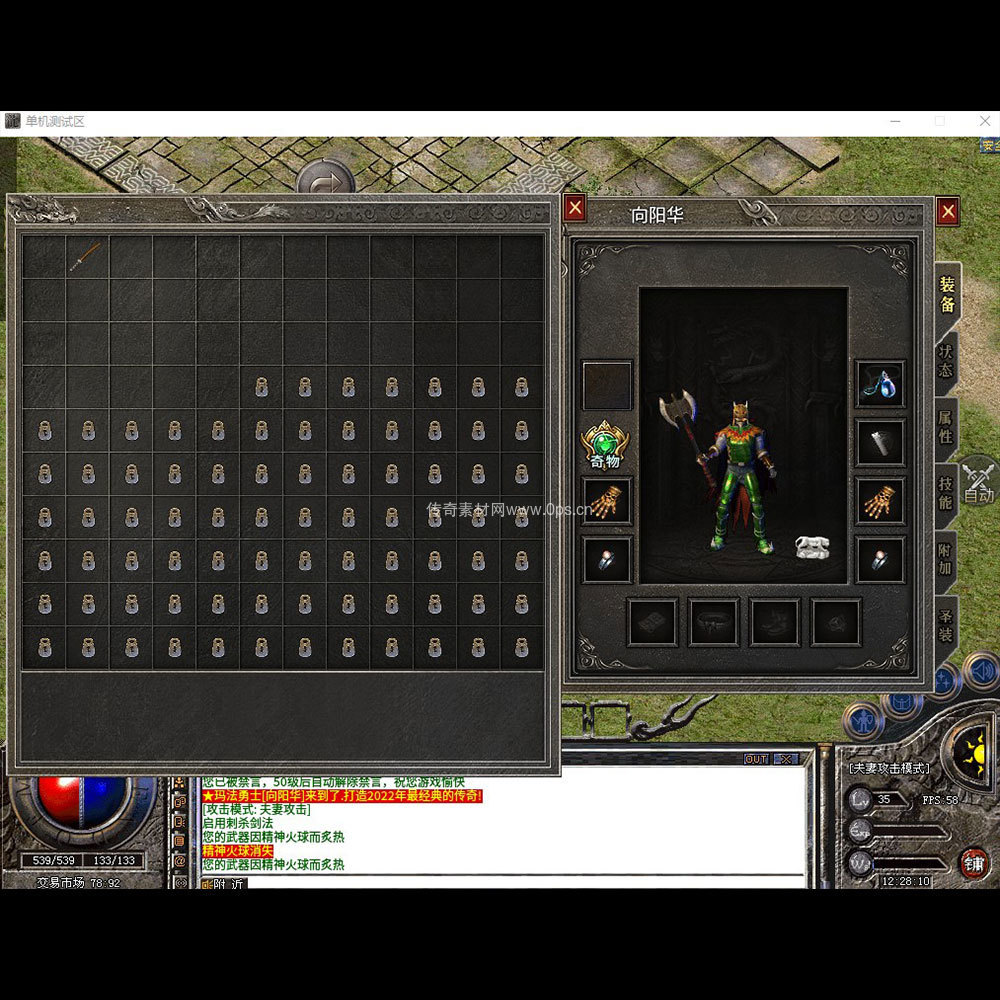Image resolution: width=1000 pixels, height=1000 pixels.
Task: Close the game window from the title bar
Action: point(985,121)
